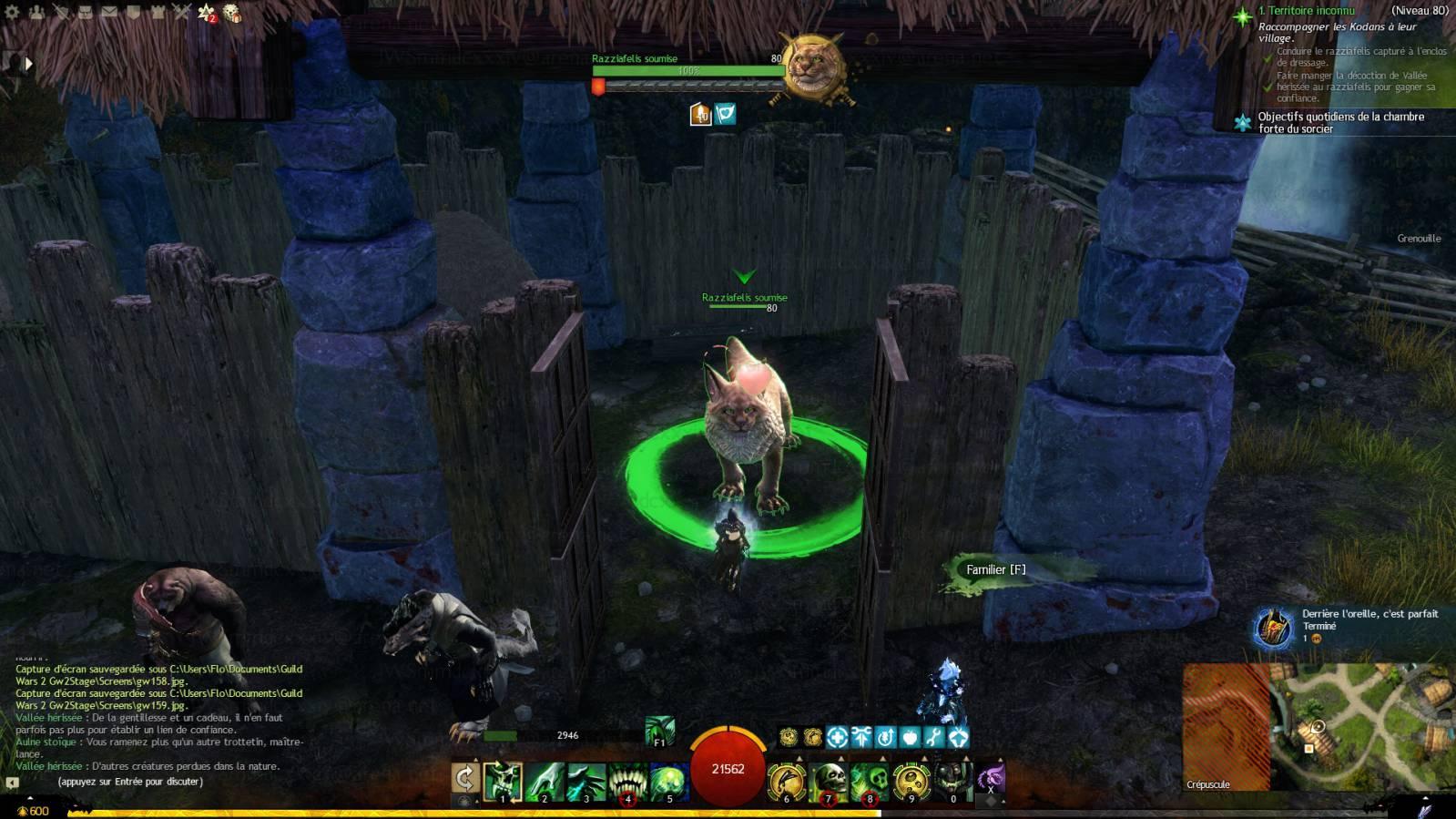Use the healing skill in slot 6
This screenshot has height=819, width=1456.
coord(787,782)
